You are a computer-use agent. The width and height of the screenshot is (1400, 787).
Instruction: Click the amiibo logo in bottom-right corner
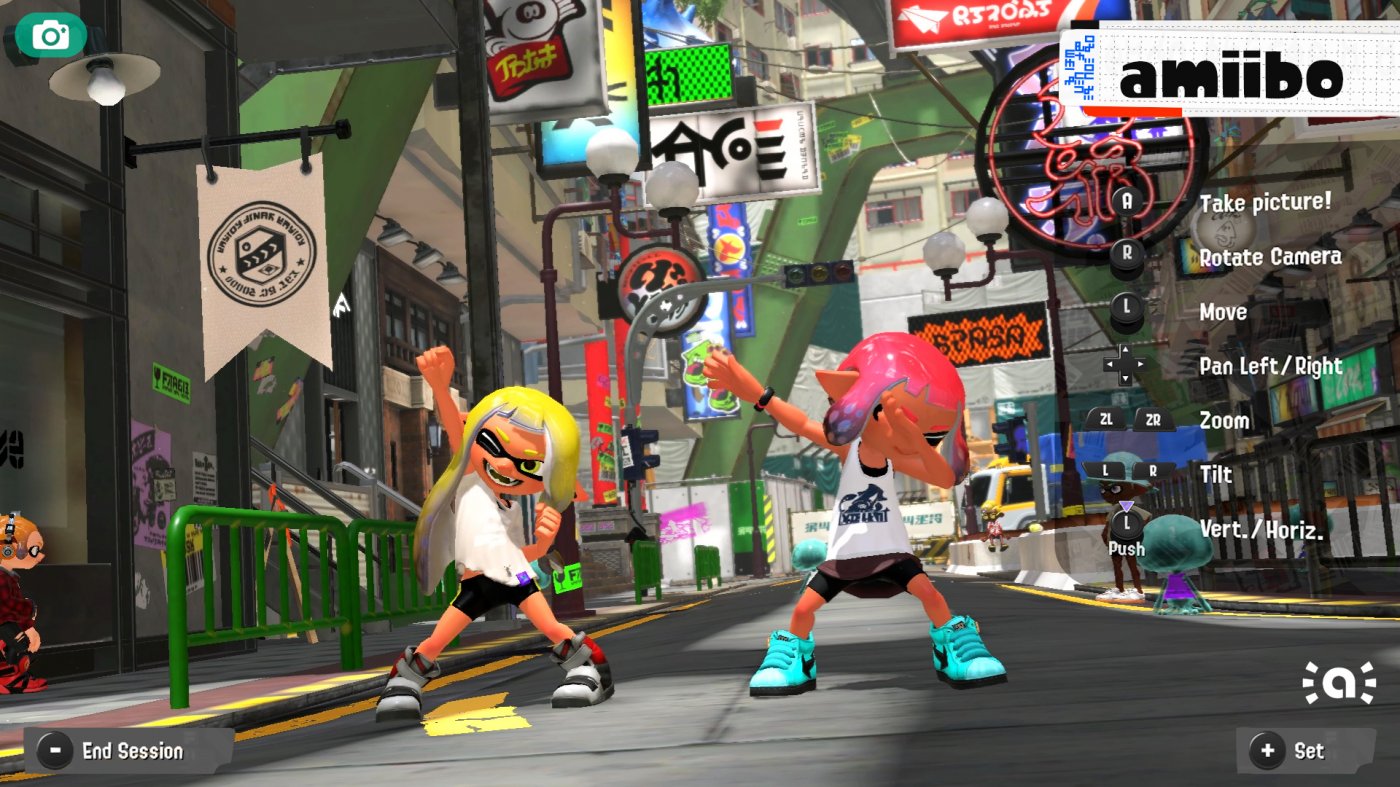coord(1340,684)
